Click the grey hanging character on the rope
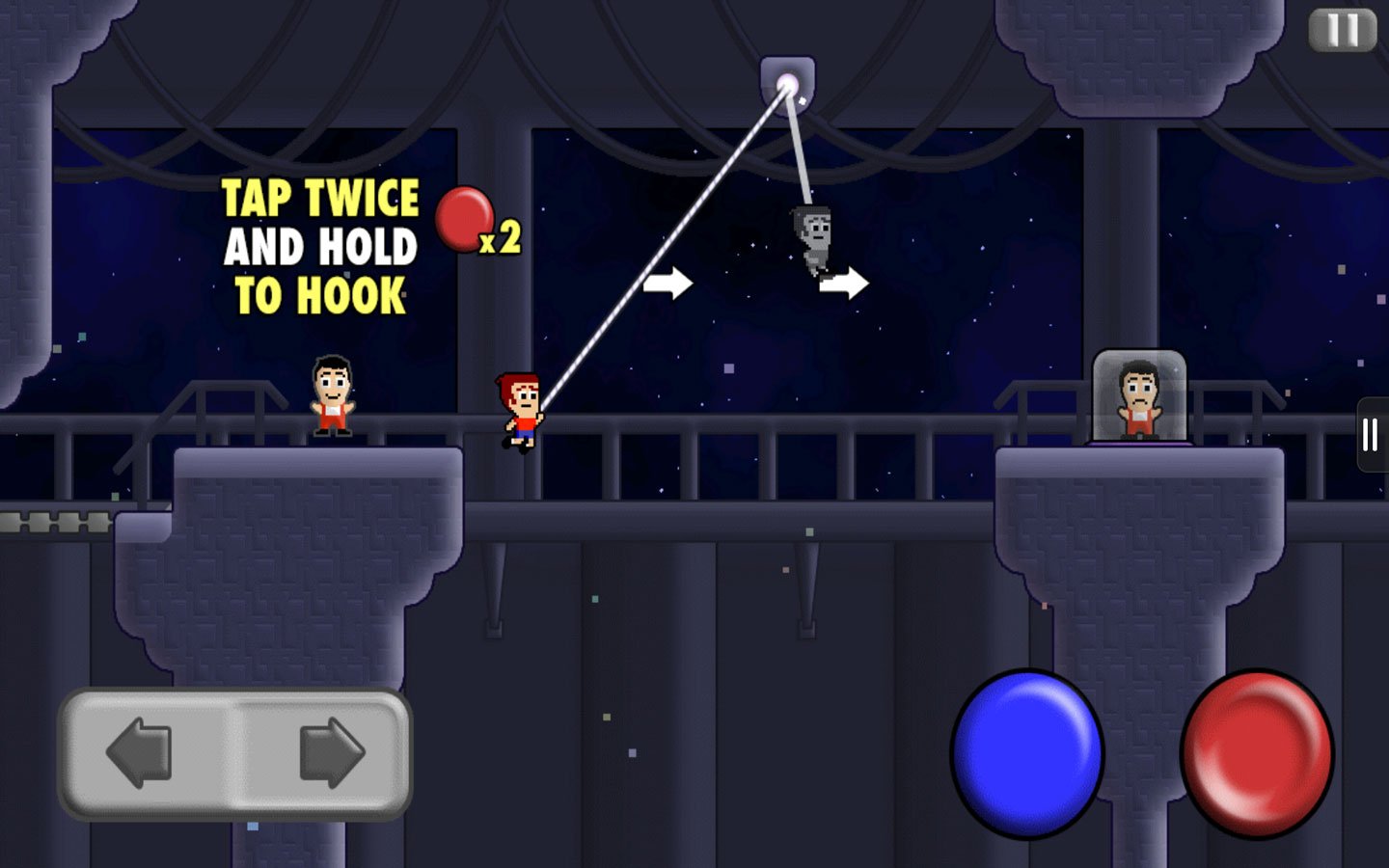 [813, 236]
